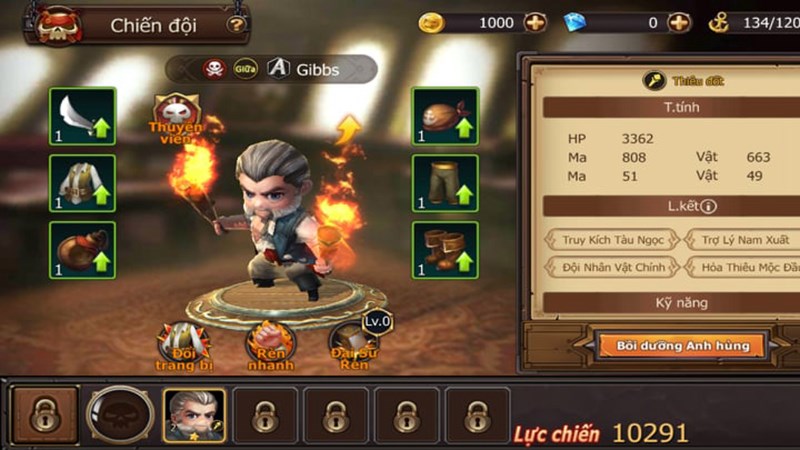View Đội Nhân Vật Chính link bonus
Screen dimensions: 800x450
coord(610,267)
